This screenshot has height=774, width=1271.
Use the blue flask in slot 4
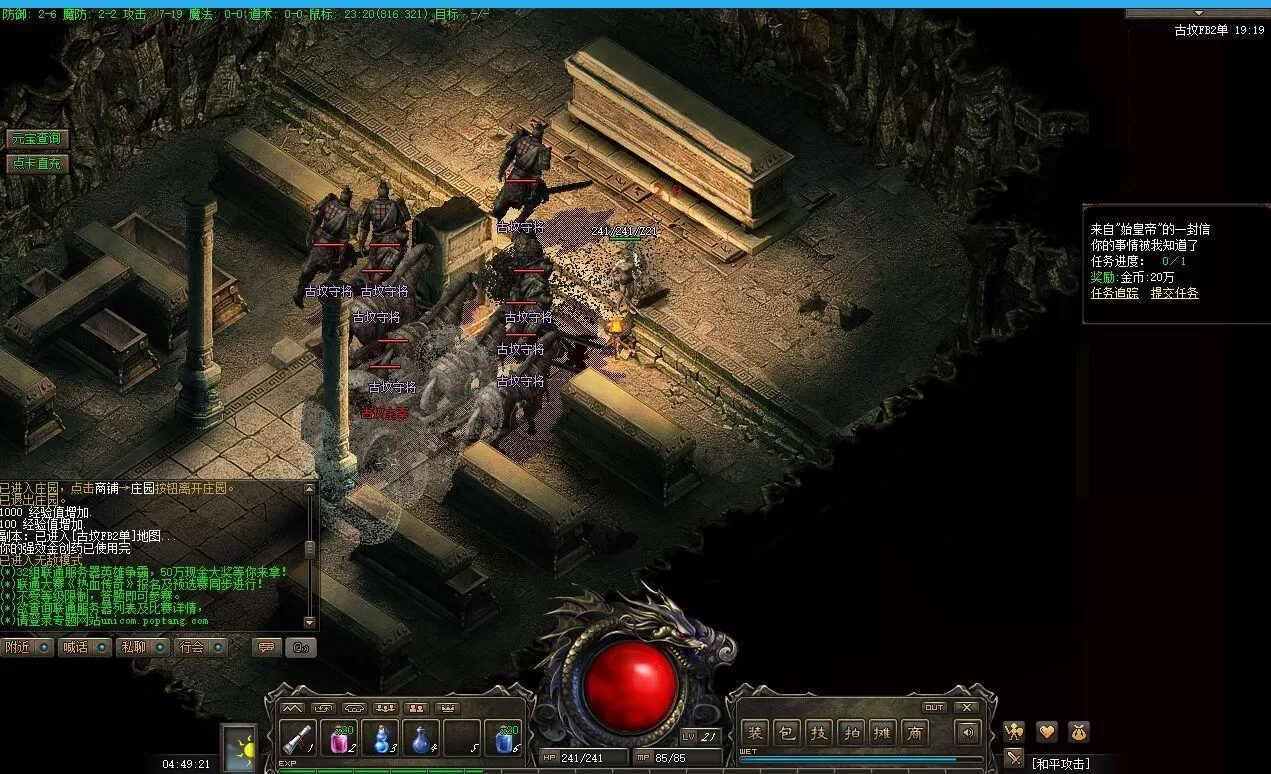(x=421, y=738)
